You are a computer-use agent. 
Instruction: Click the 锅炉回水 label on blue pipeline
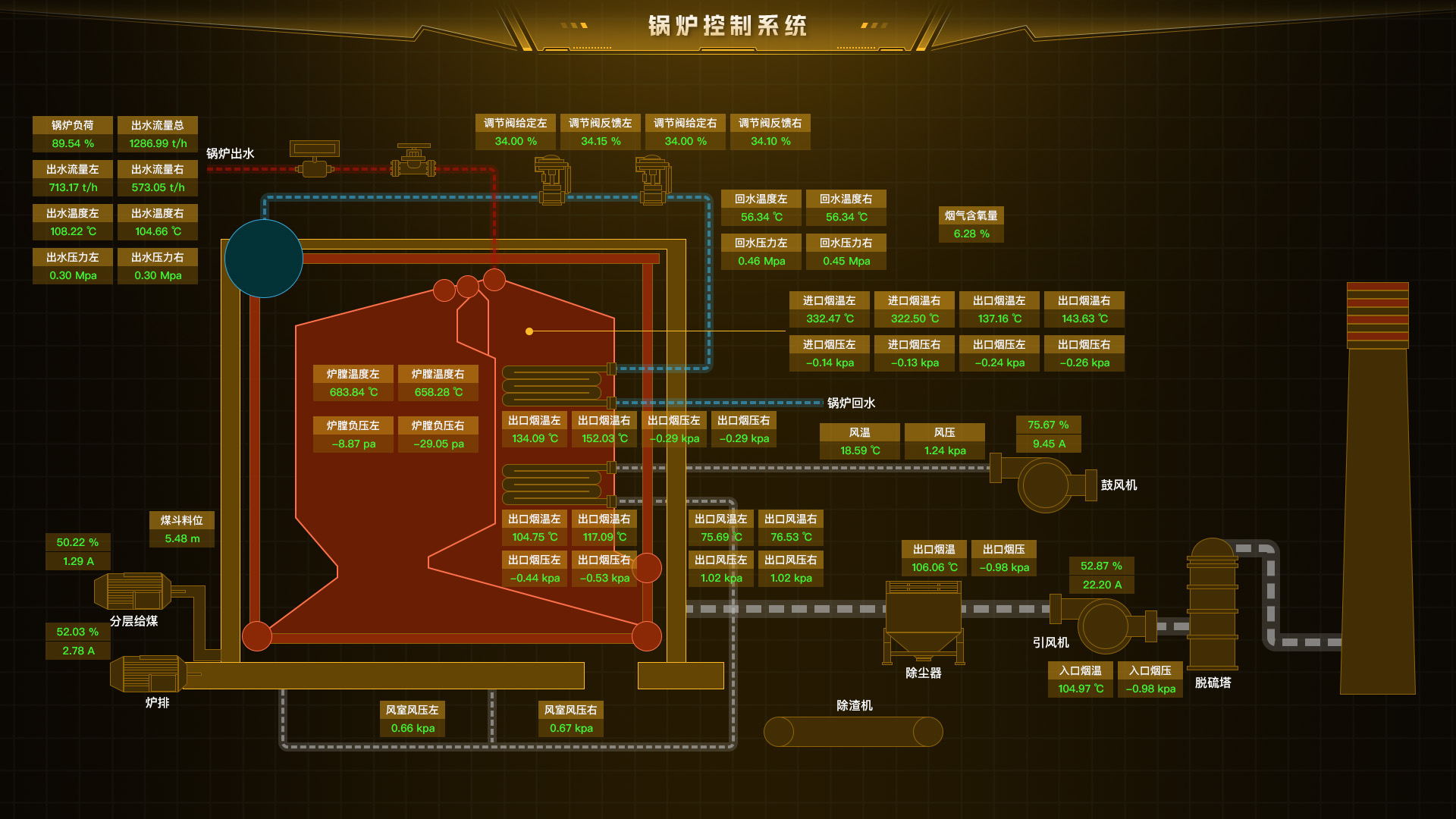[850, 403]
